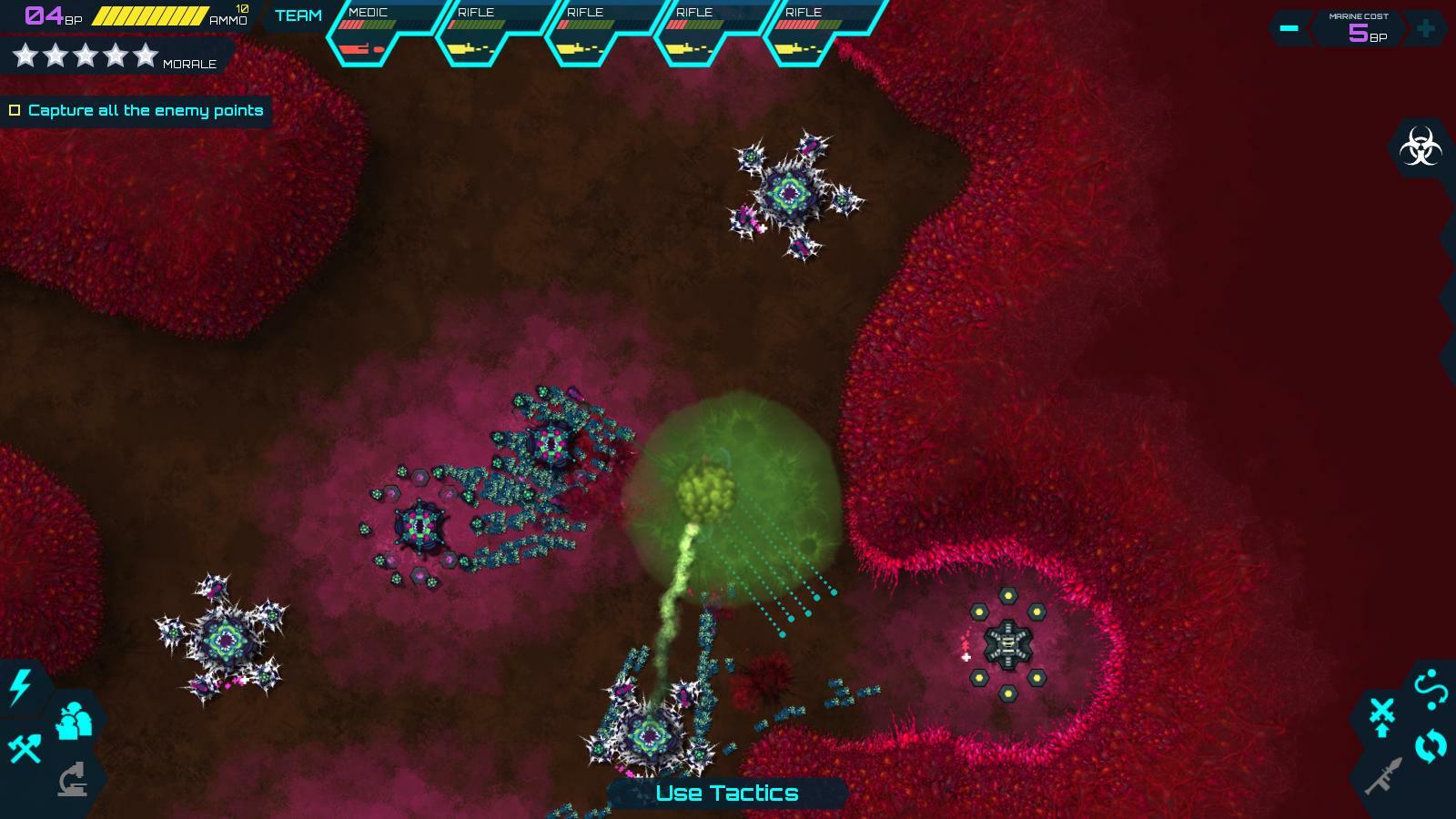Viewport: 1456px width, 819px height.
Task: Toggle the yellow hexagon node on the eastern structure
Action: click(x=1010, y=596)
